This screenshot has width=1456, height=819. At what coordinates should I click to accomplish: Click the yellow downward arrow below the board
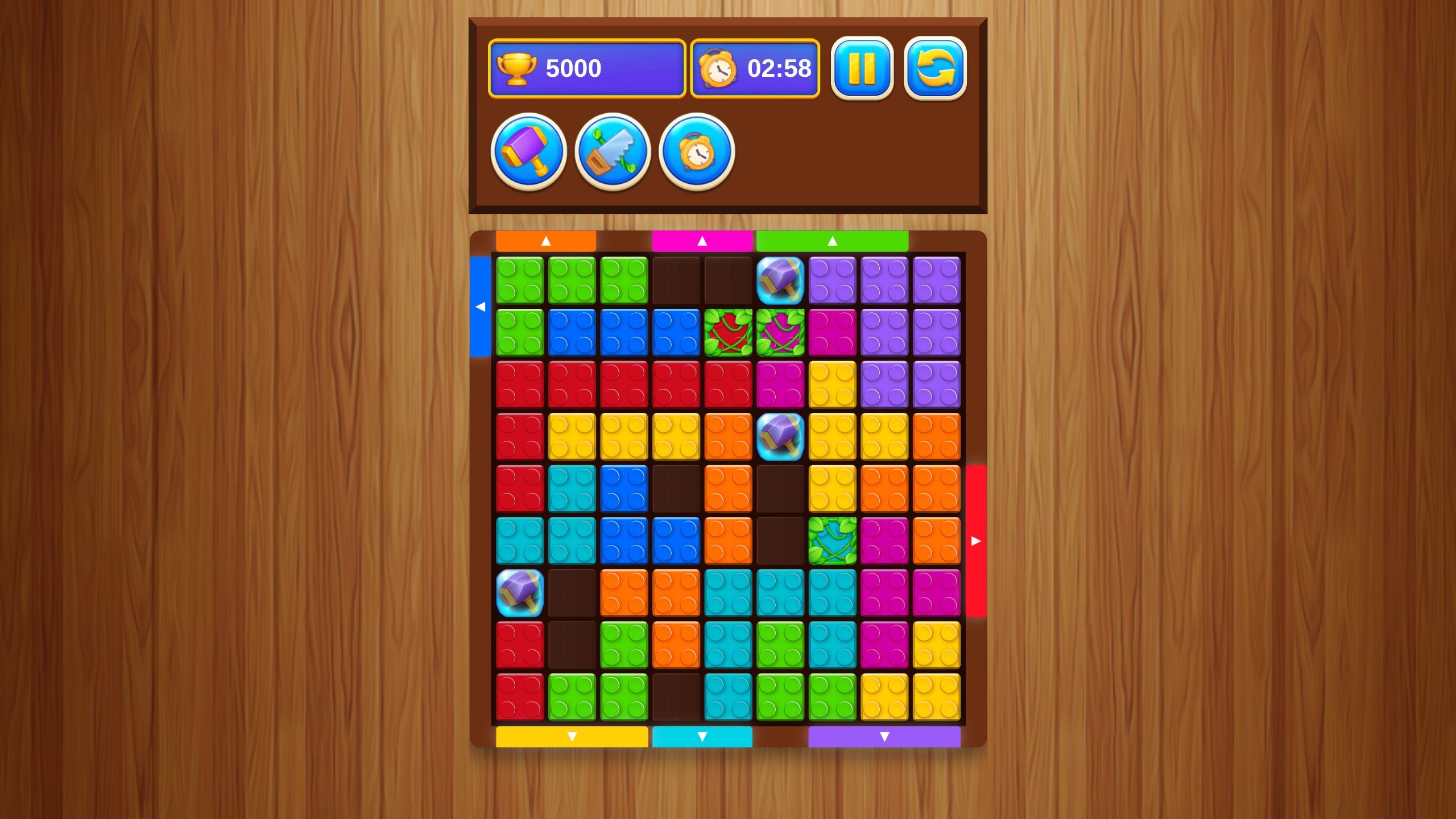pos(571,737)
